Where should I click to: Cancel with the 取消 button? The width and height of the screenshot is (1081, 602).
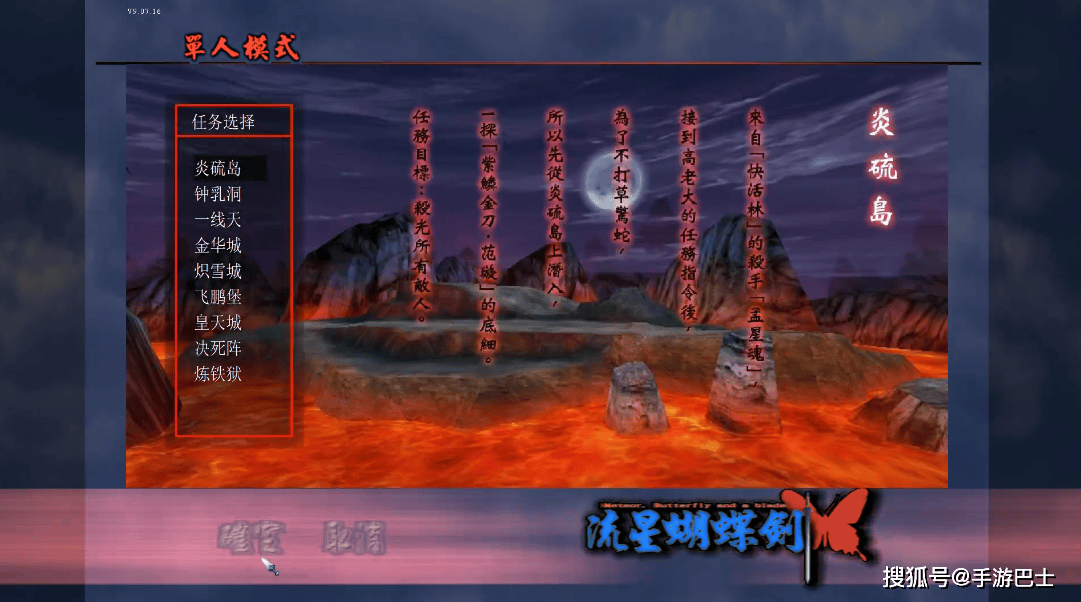pos(353,539)
